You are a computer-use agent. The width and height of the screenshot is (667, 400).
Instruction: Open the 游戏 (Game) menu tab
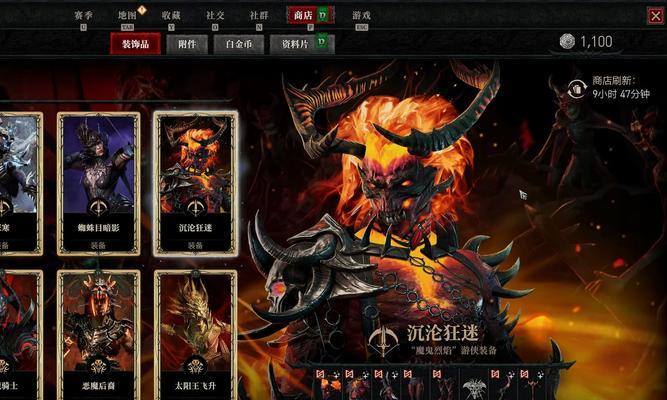361,16
